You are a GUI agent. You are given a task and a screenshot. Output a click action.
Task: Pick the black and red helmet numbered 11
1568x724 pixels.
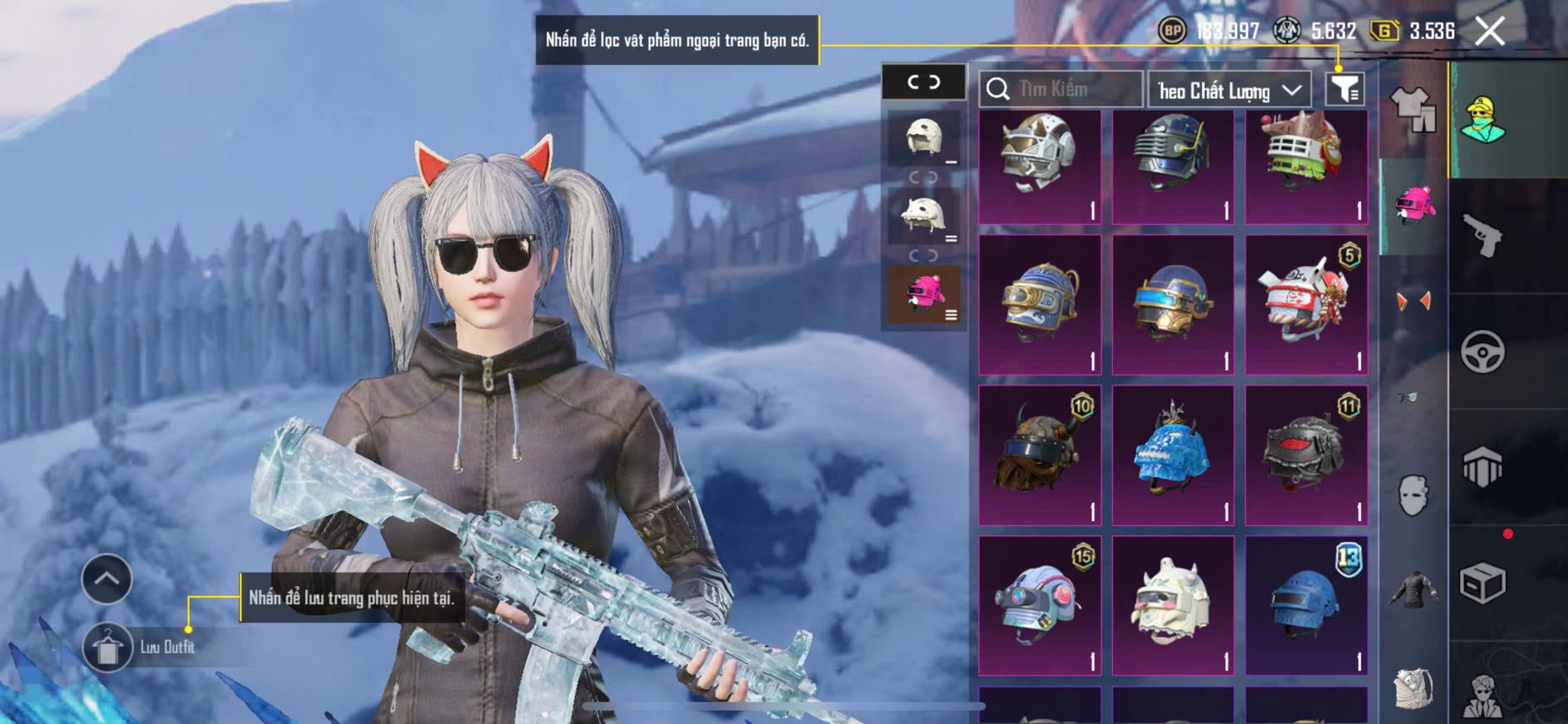[x=1306, y=455]
